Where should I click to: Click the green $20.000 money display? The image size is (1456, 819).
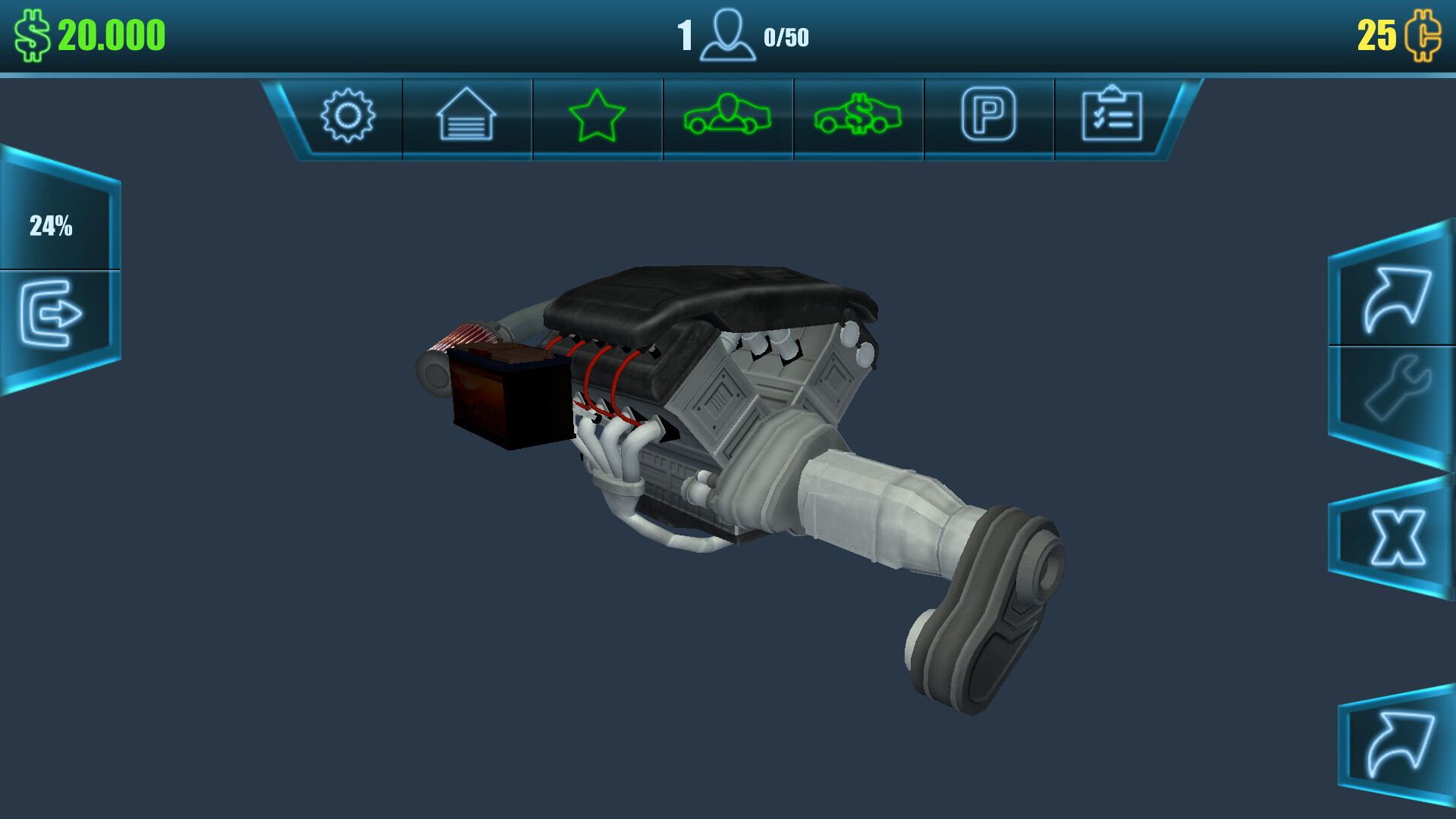coord(110,33)
